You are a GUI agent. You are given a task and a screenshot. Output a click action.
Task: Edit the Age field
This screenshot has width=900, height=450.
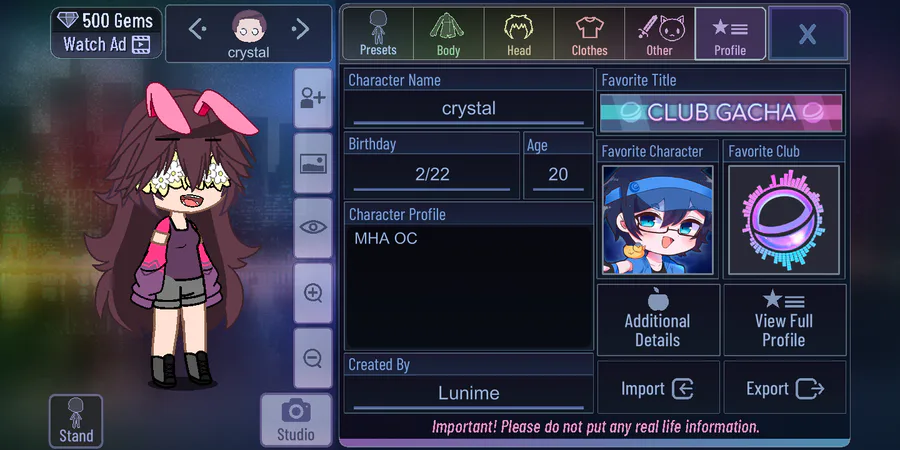558,174
